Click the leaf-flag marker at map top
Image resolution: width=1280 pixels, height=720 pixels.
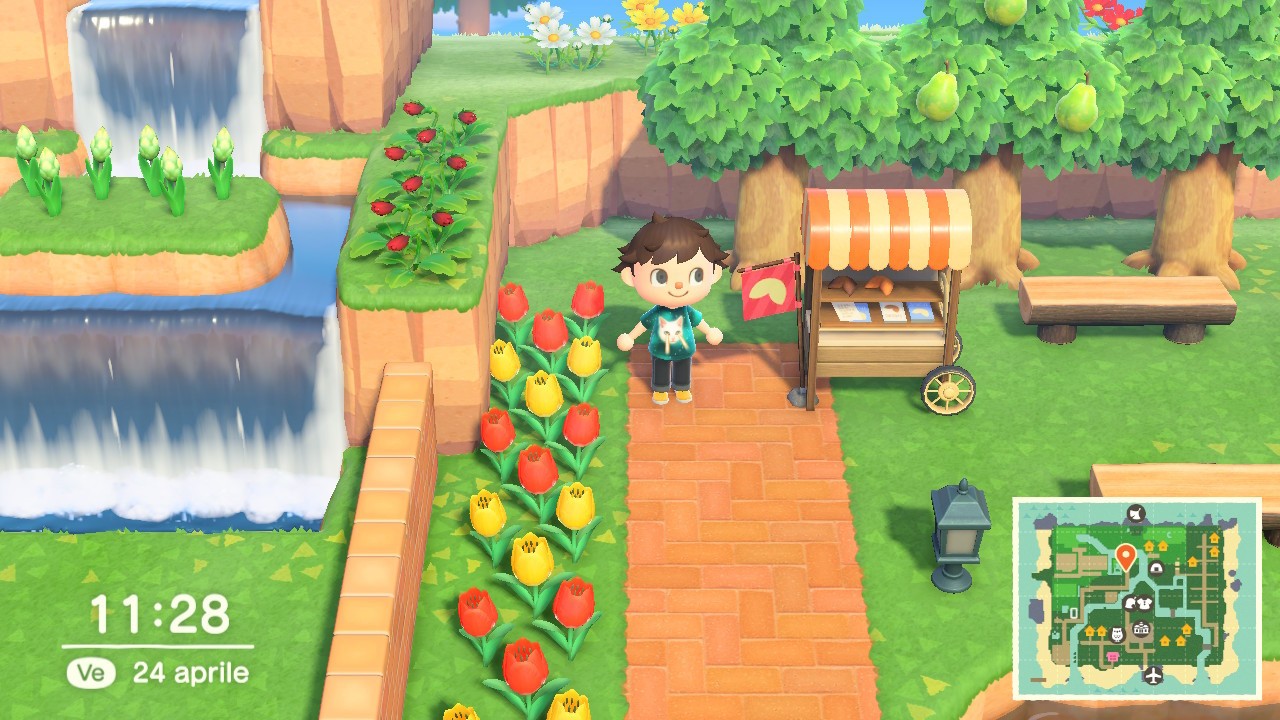point(1136,514)
